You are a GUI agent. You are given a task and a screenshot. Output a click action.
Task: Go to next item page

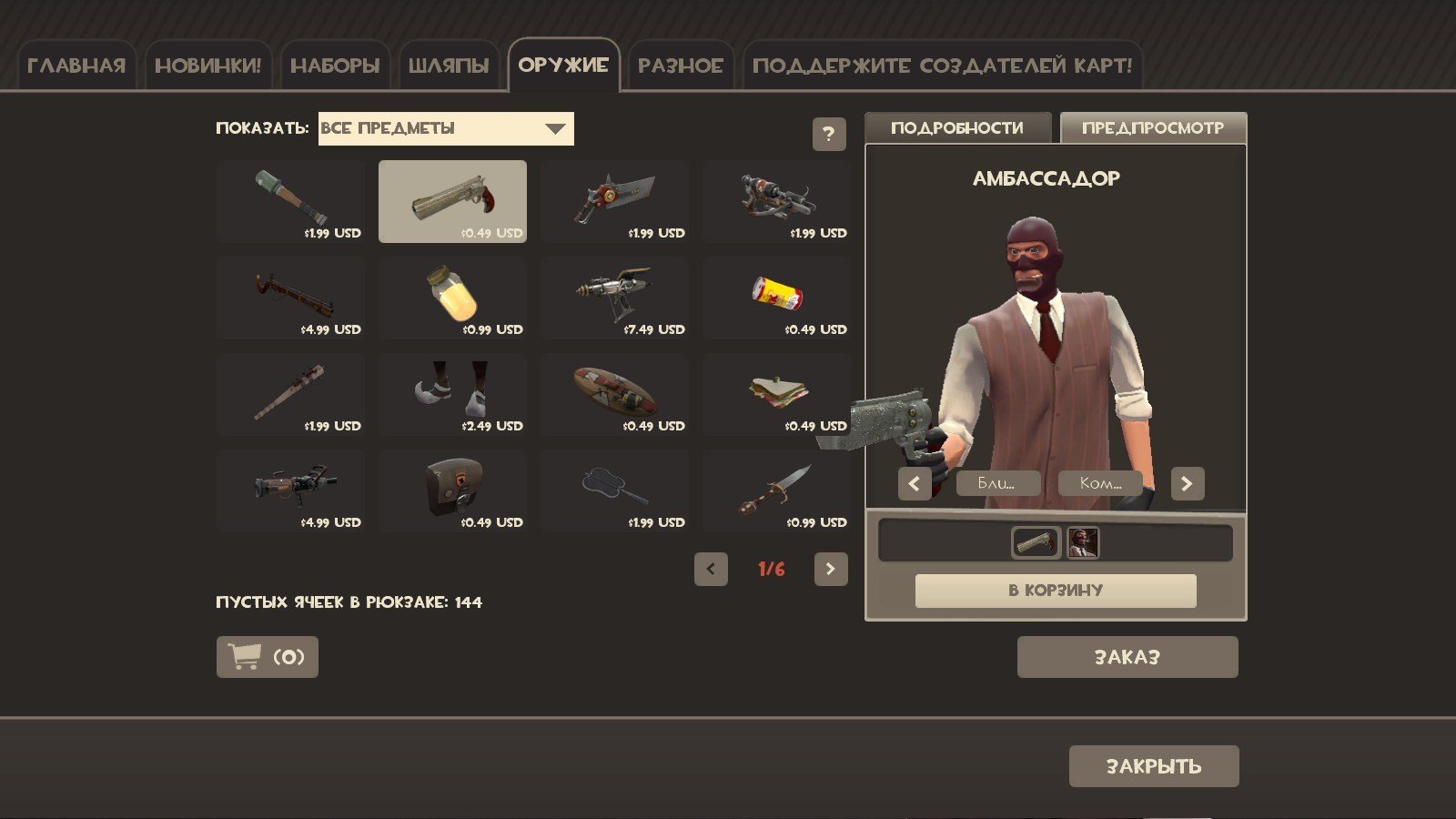(830, 570)
